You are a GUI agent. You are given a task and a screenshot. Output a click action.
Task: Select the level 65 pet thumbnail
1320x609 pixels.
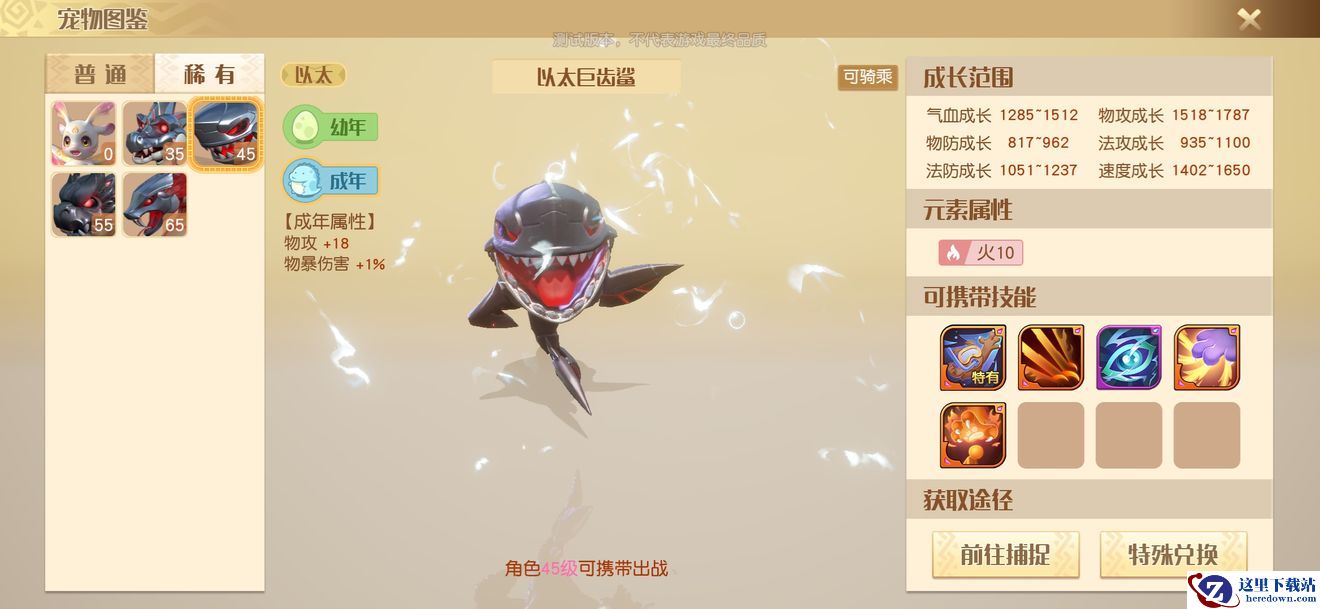click(x=155, y=205)
